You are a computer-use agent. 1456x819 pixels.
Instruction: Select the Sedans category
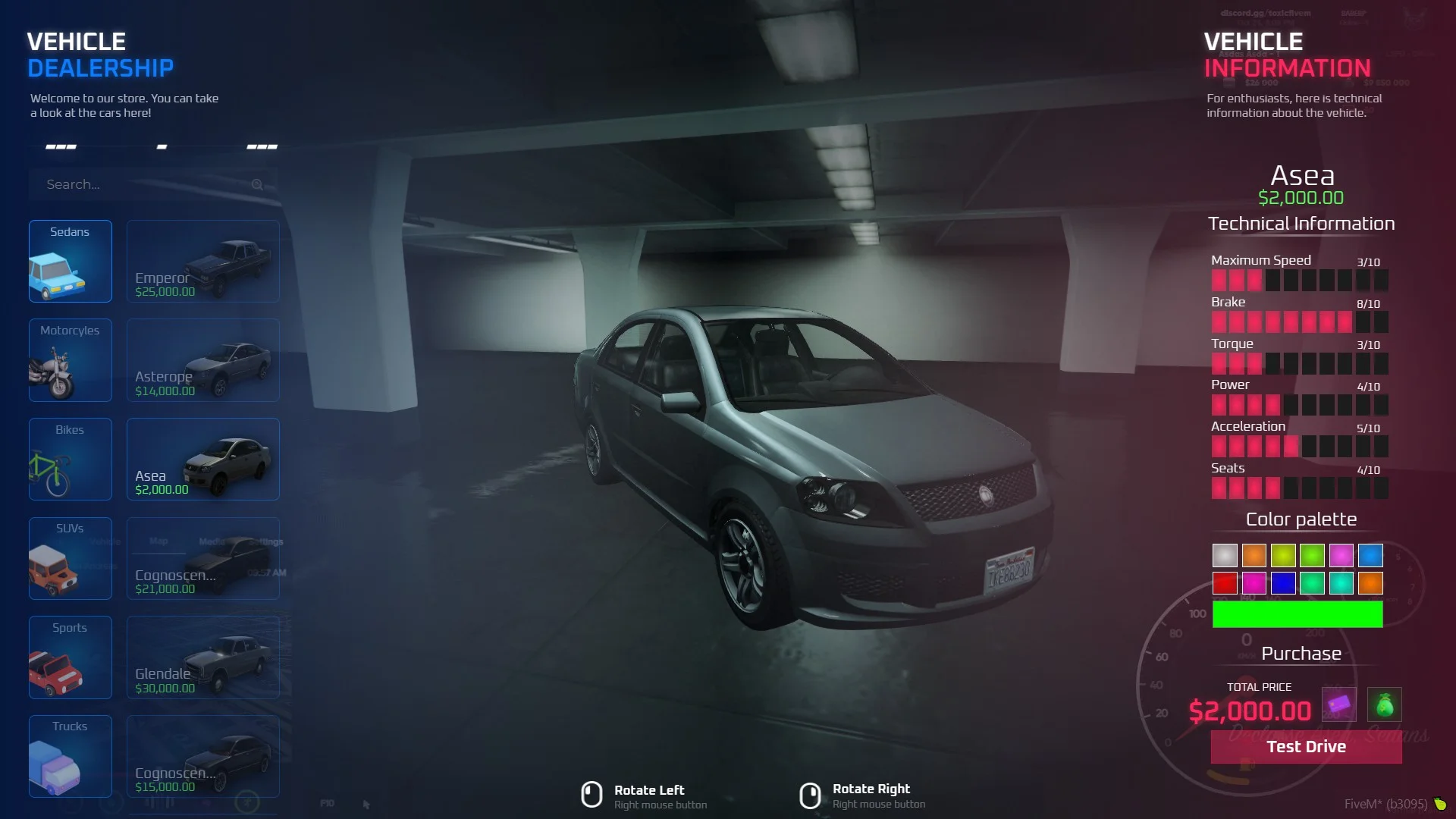coord(70,261)
